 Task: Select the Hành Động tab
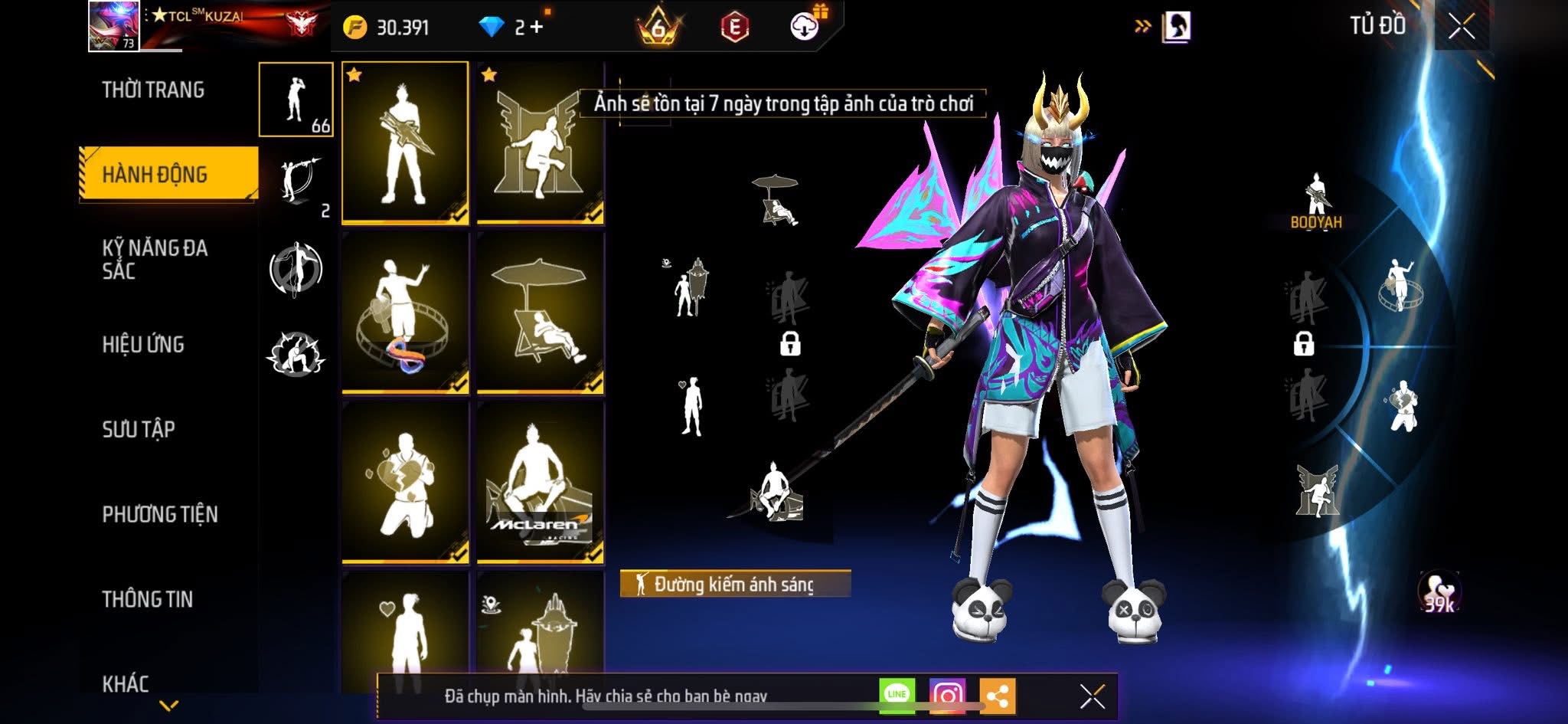(x=155, y=175)
